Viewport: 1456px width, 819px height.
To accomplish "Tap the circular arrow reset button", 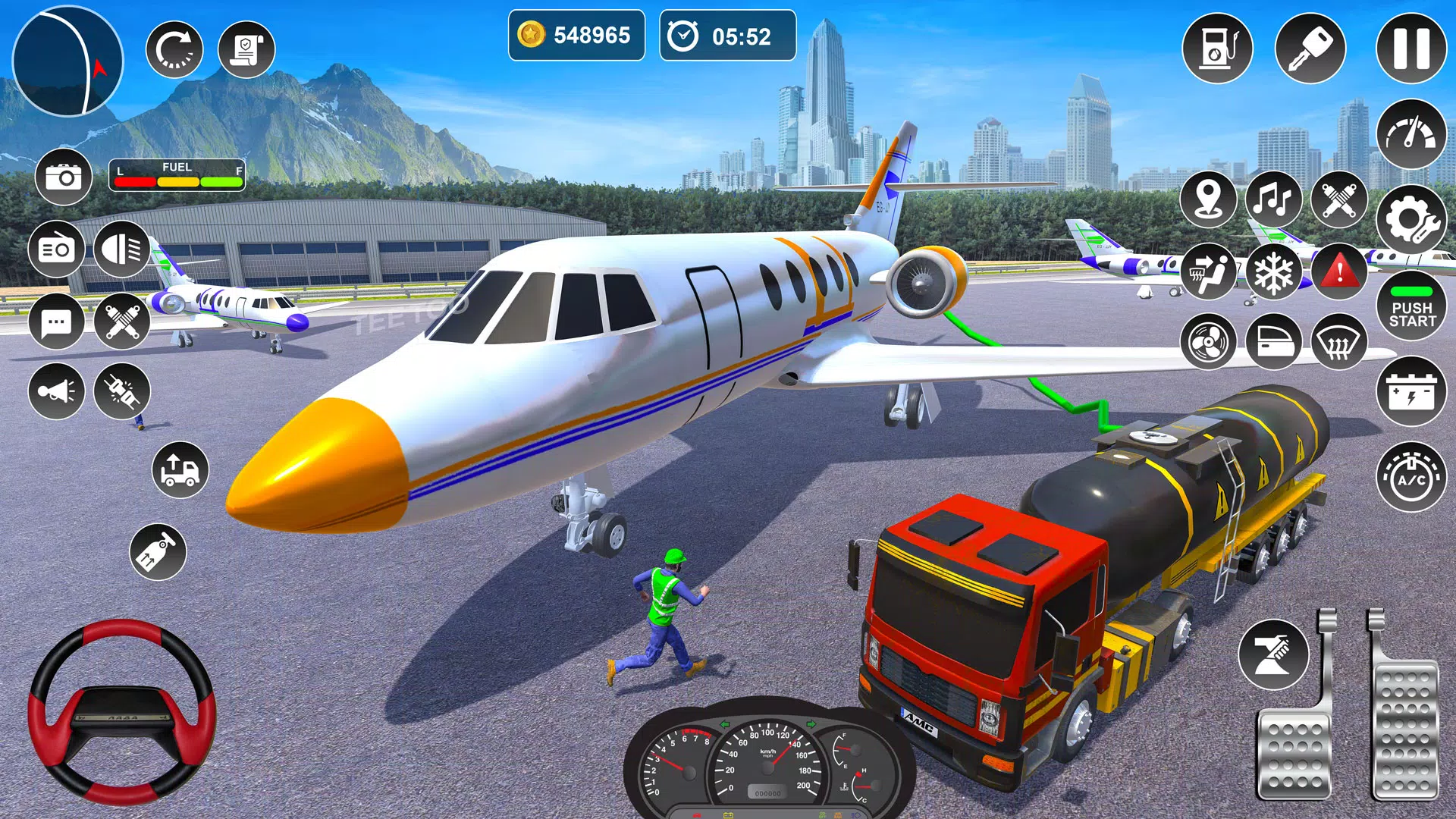I will click(x=174, y=50).
